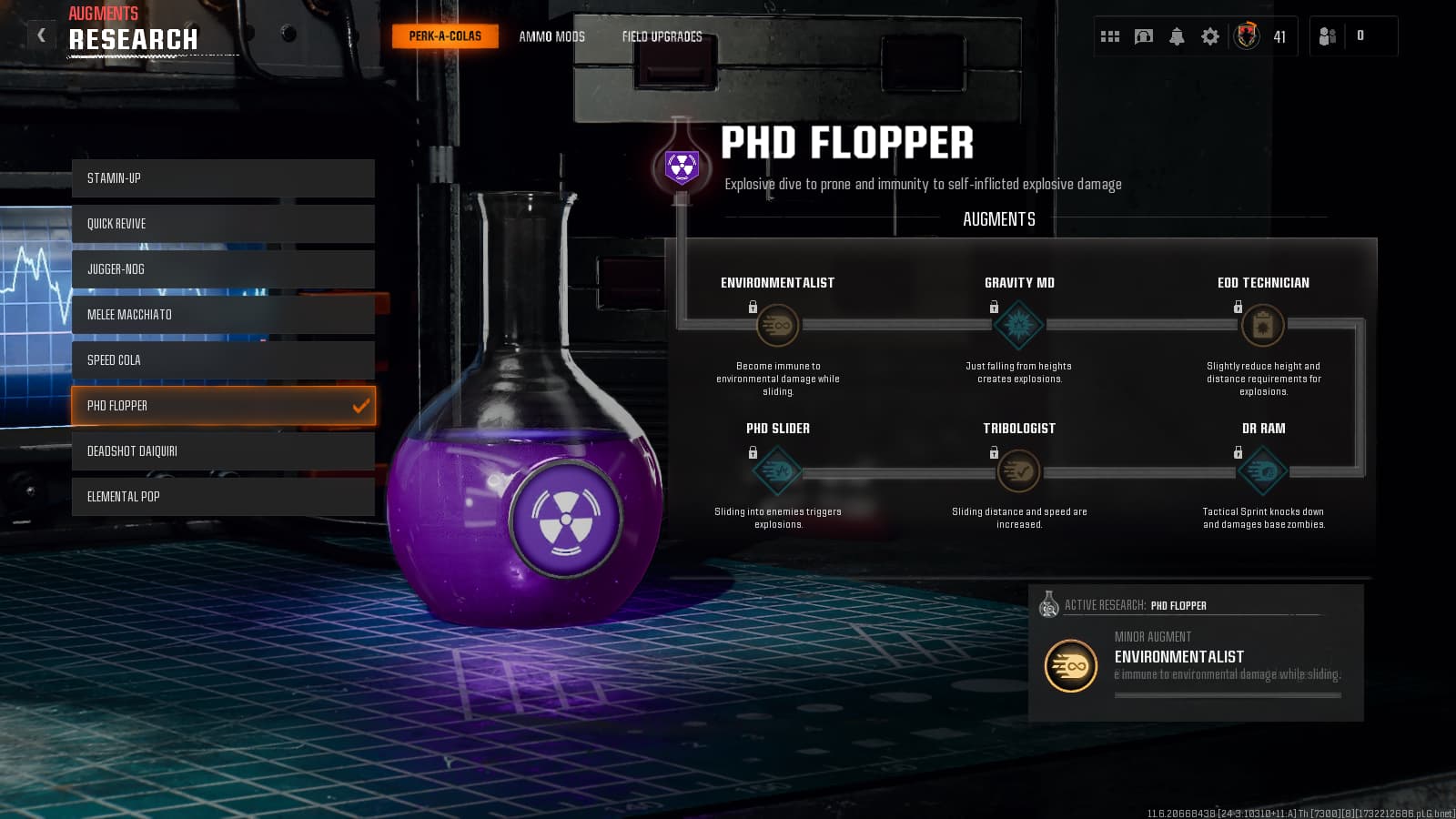1456x819 pixels.
Task: Pick the Tribologist augment icon
Action: (1019, 470)
